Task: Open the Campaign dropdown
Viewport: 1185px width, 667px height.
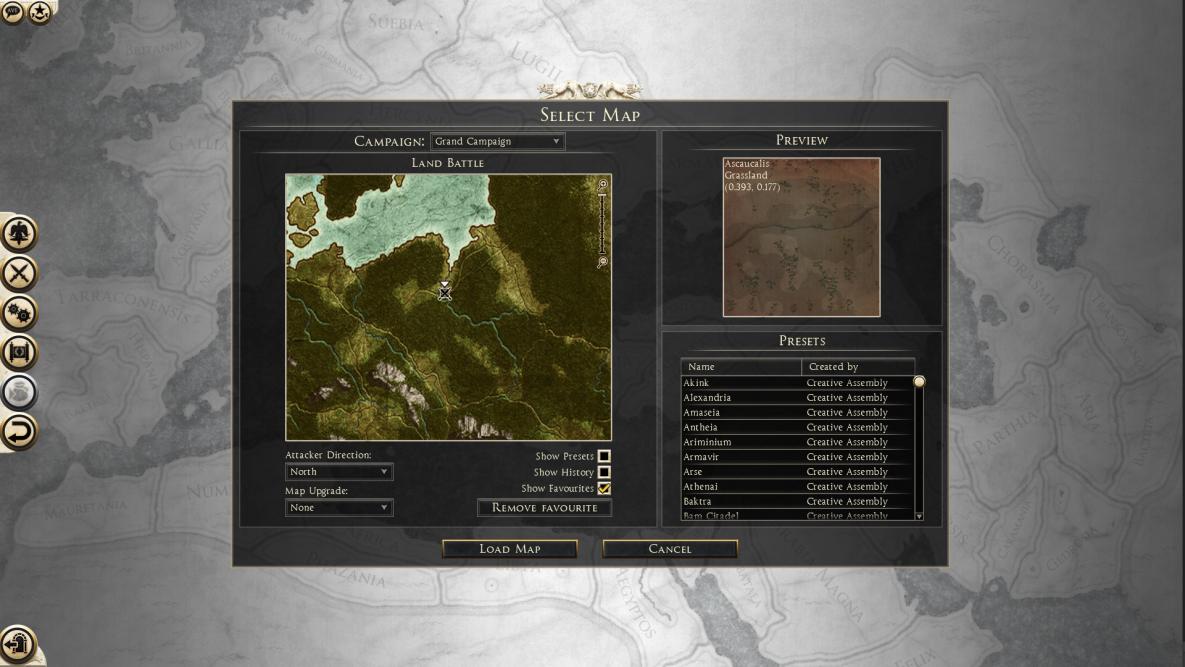Action: coord(497,142)
